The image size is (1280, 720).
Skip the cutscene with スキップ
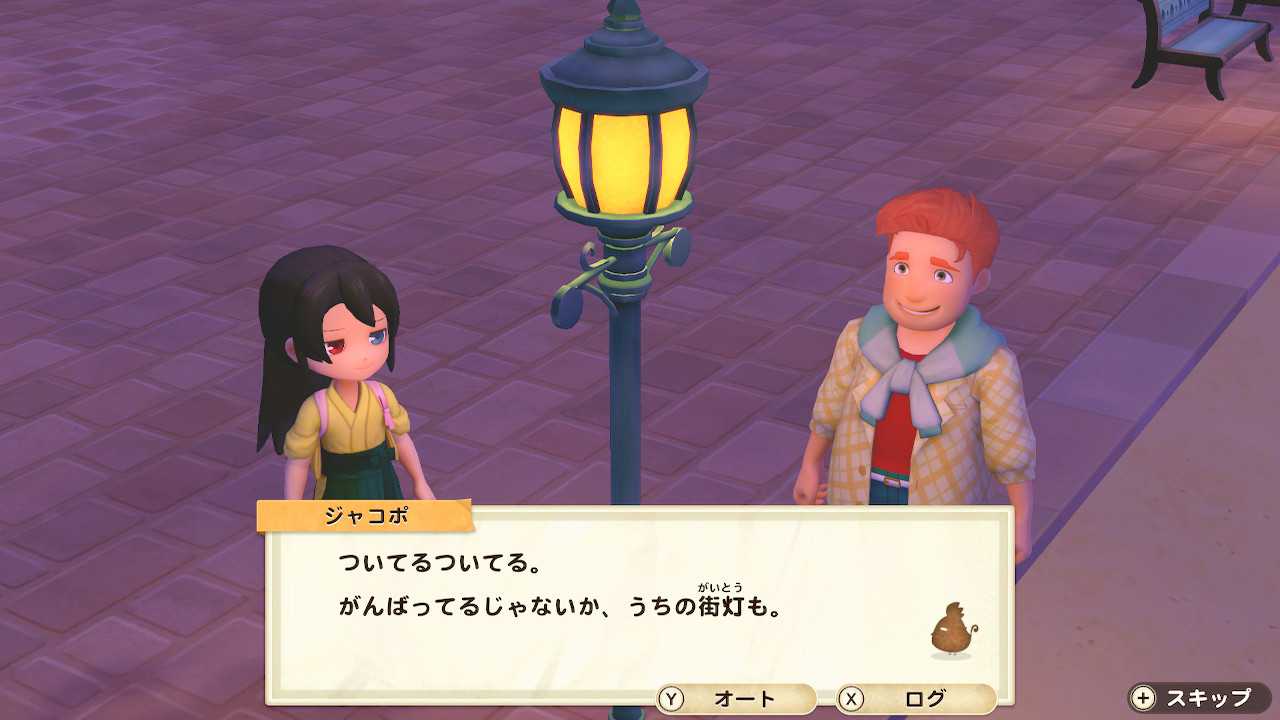[1198, 698]
